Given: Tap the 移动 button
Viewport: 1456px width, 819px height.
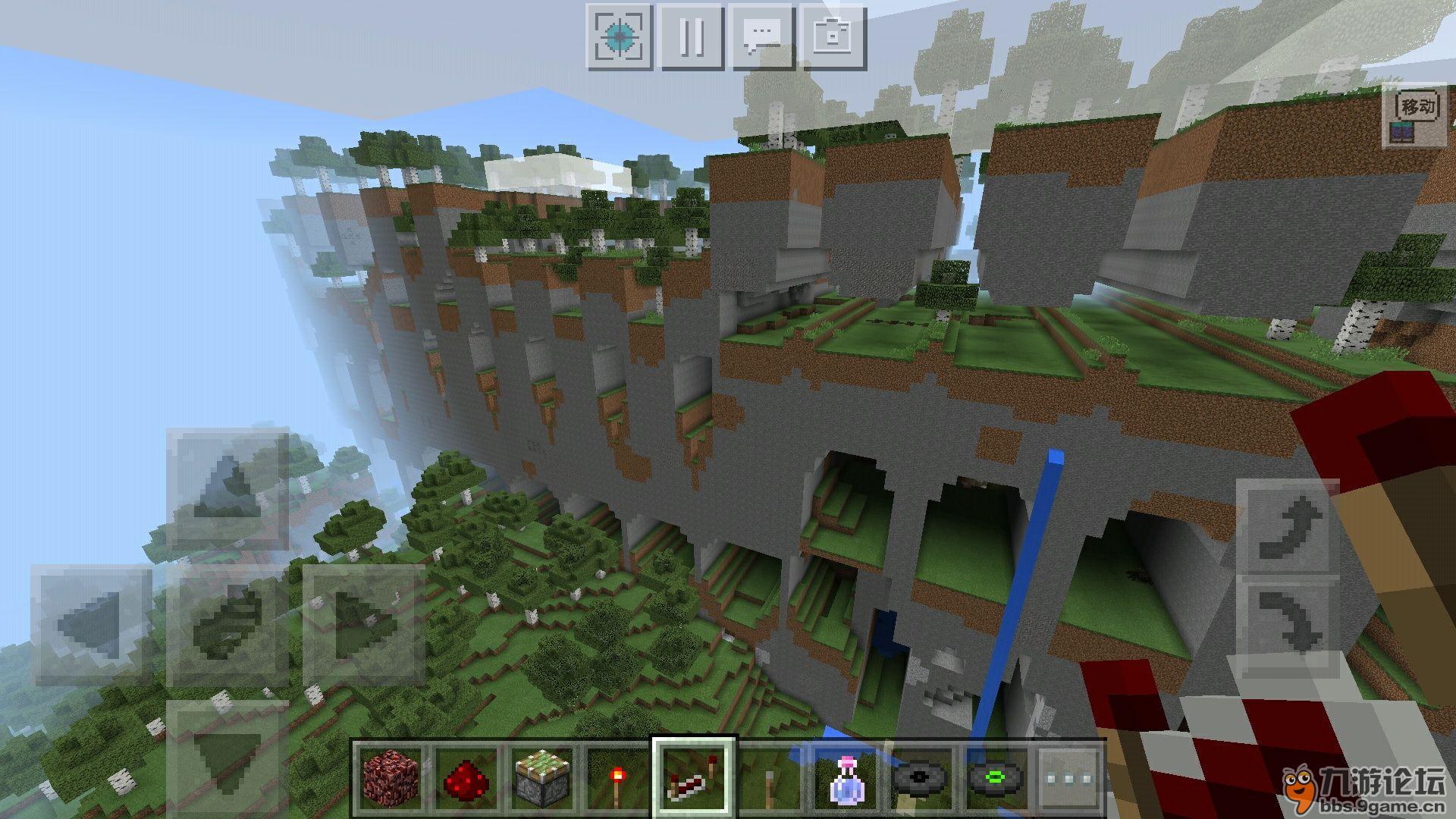Looking at the screenshot, I should [x=1415, y=108].
